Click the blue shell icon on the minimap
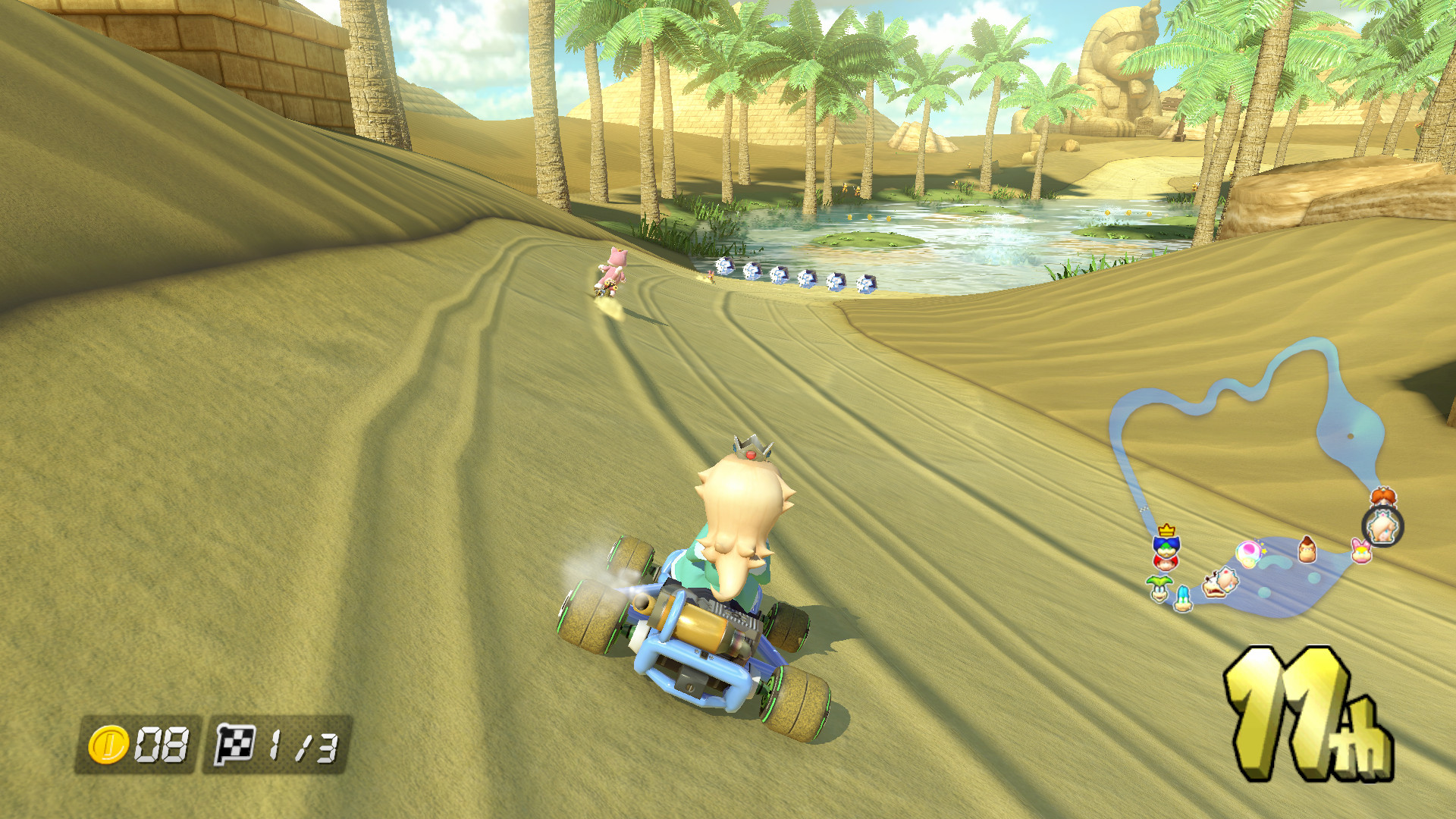Image resolution: width=1456 pixels, height=819 pixels. (1183, 598)
